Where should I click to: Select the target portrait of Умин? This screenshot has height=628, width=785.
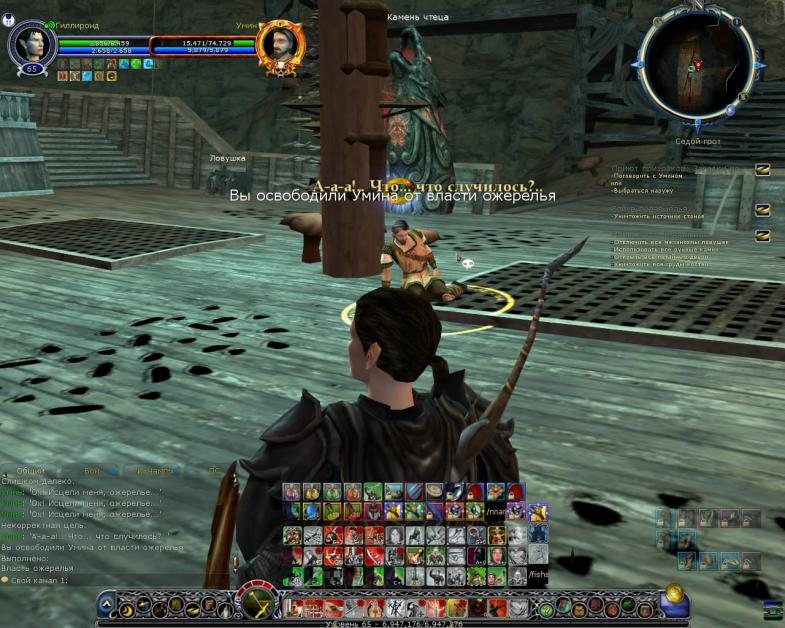(x=279, y=45)
